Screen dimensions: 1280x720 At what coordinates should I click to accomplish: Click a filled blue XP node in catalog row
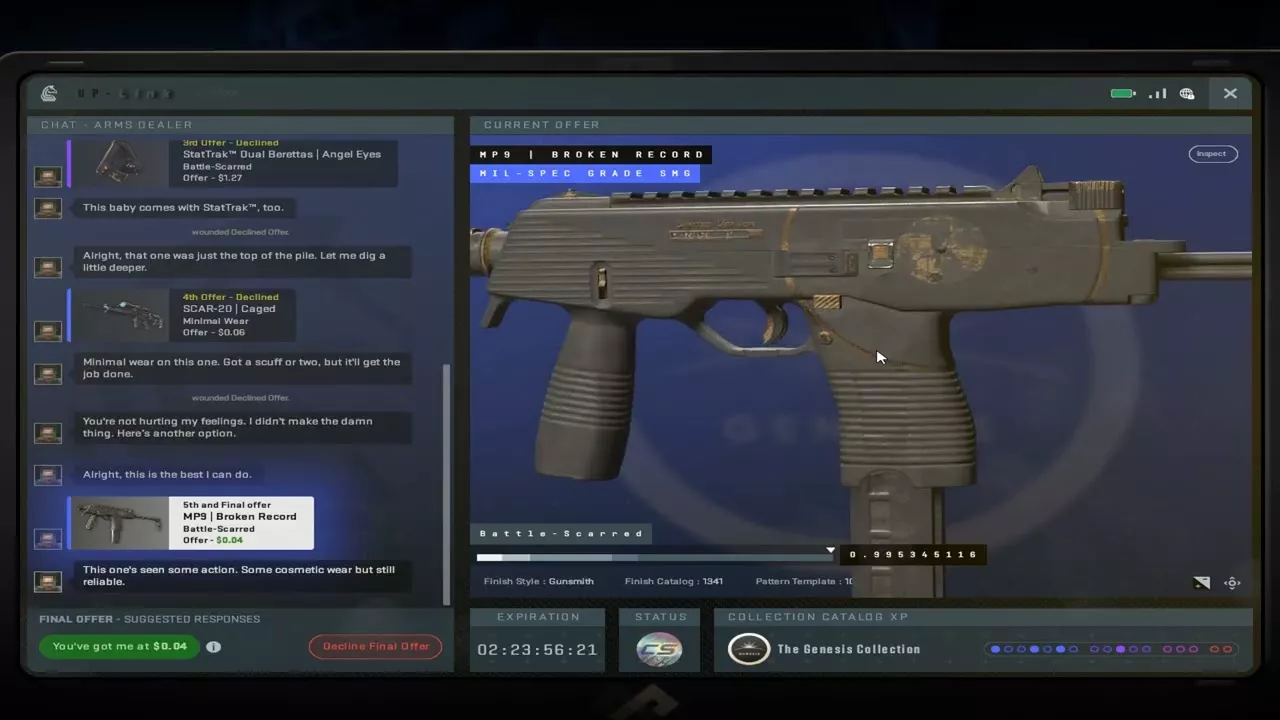coord(996,649)
